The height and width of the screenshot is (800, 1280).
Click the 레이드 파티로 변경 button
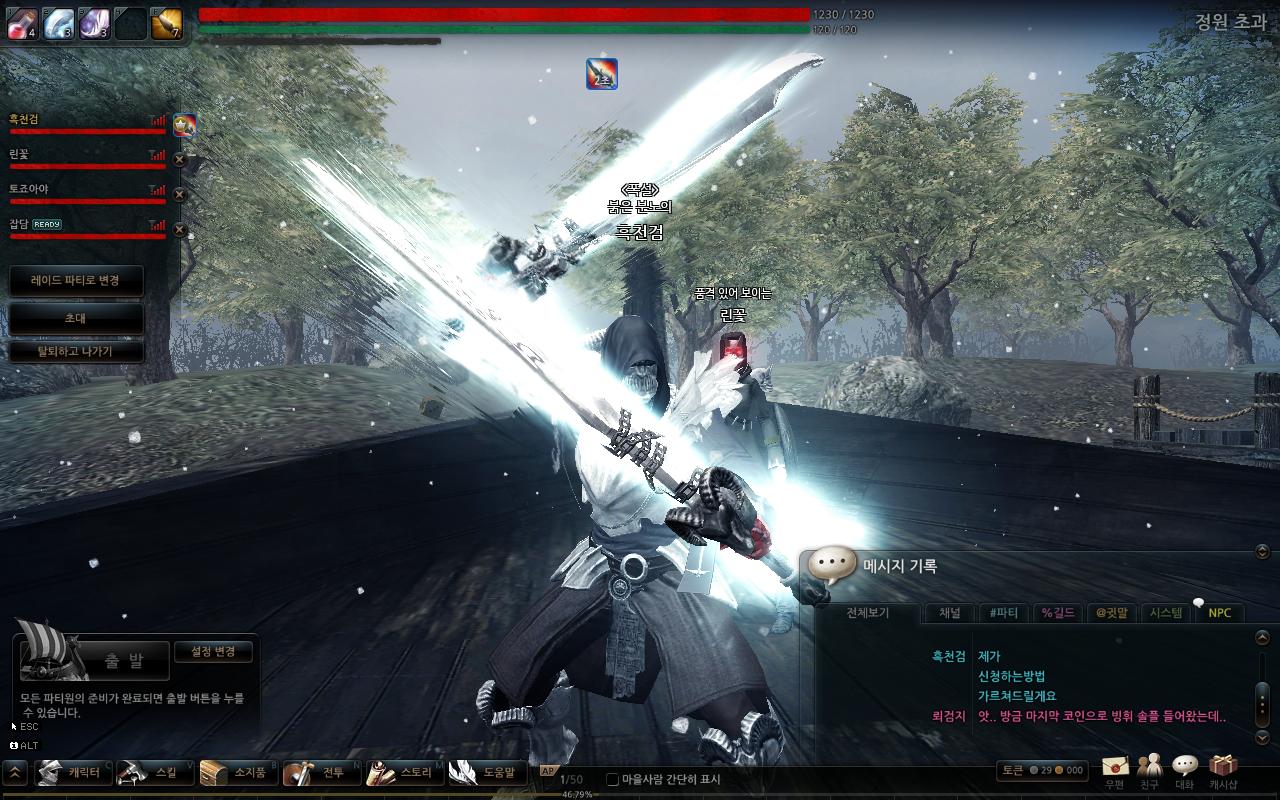click(75, 281)
